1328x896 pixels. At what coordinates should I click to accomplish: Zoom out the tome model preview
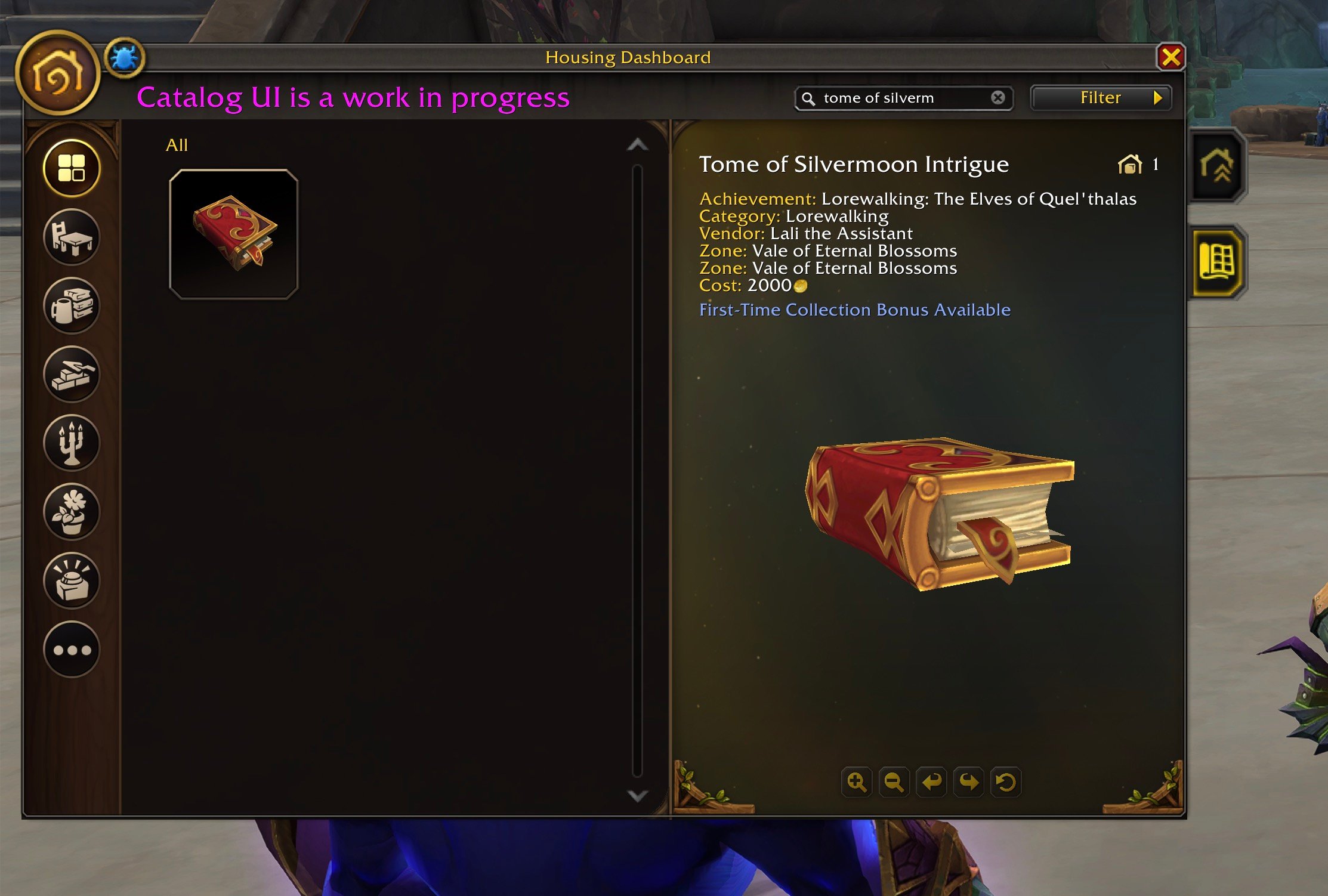[x=894, y=782]
